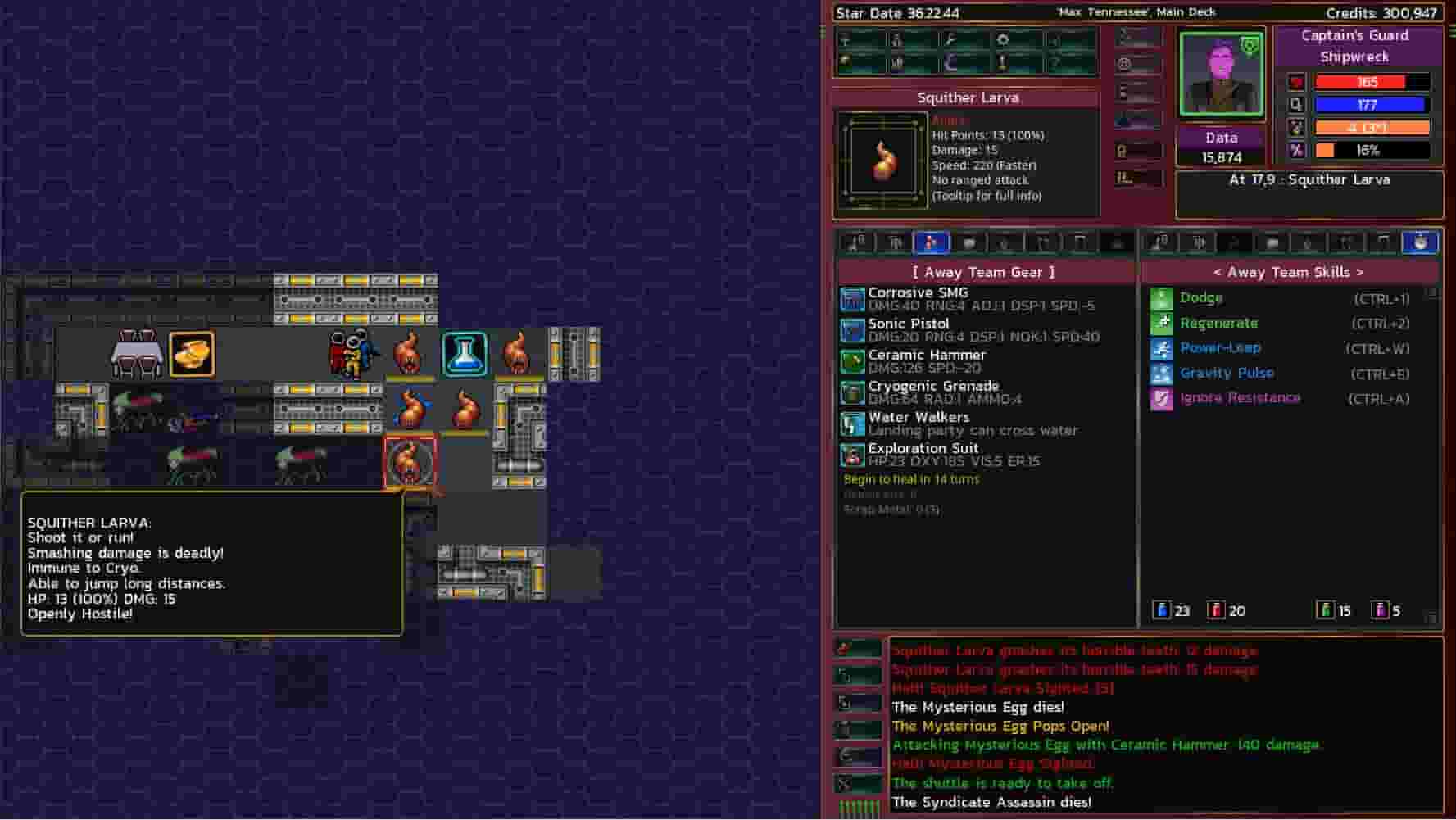The image size is (1456, 820).
Task: Use the Gravity Pulse skill icon
Action: coord(1163,373)
